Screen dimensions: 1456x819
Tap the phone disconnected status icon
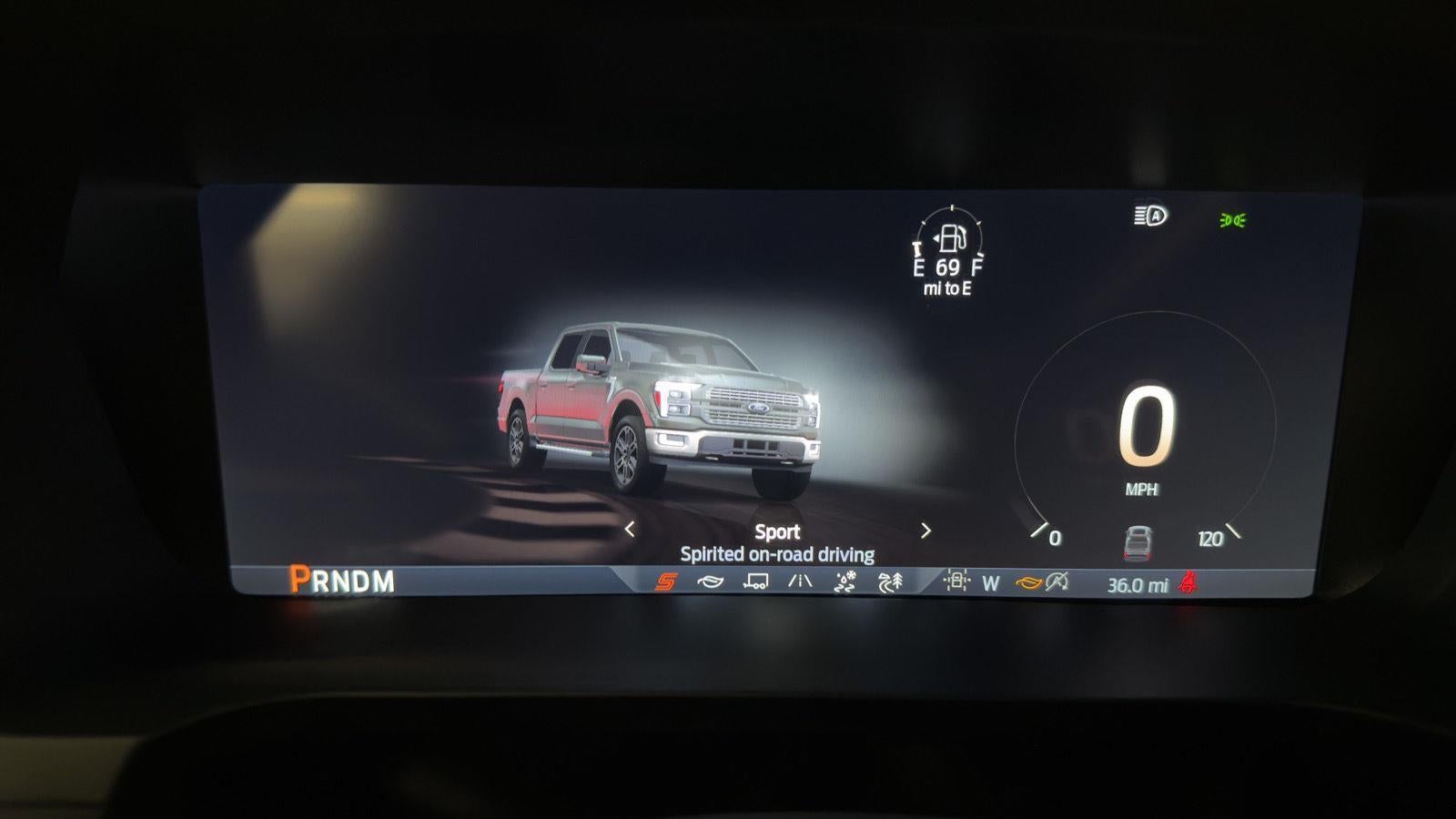[1057, 582]
